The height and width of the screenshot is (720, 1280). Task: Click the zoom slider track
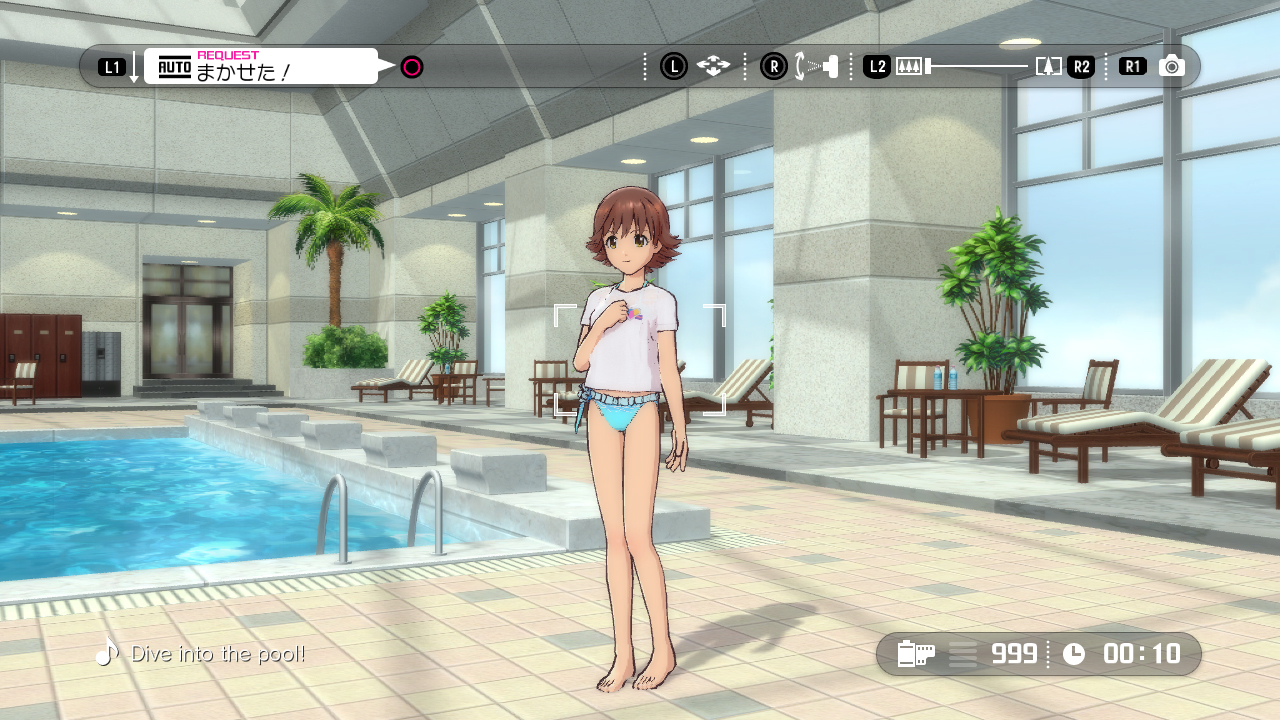click(x=978, y=67)
